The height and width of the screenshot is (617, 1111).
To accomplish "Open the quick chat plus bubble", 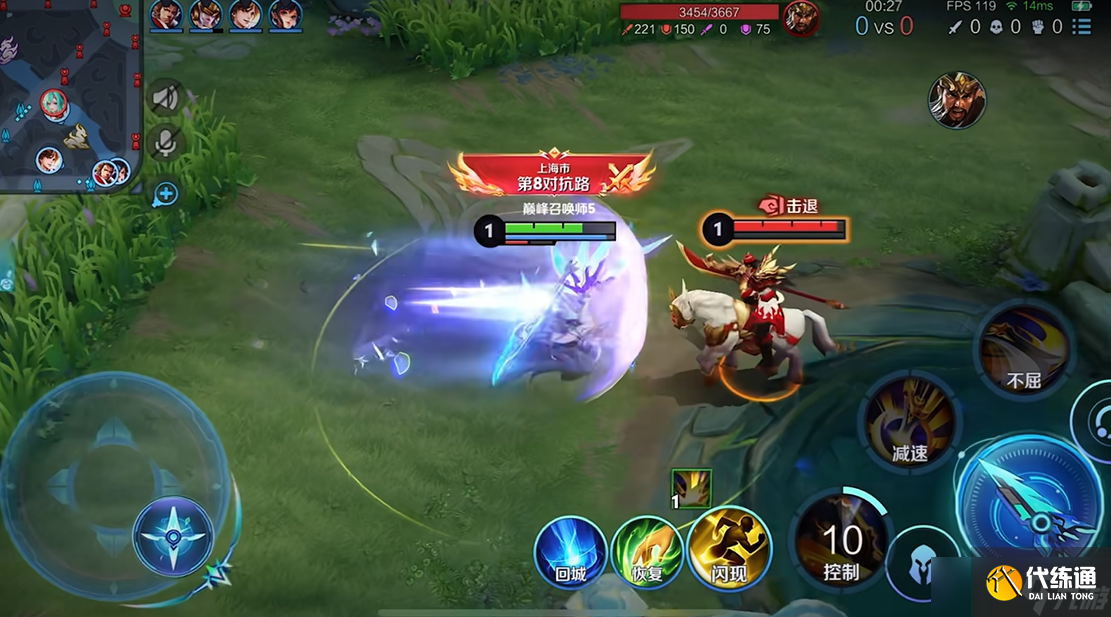I will coord(165,193).
